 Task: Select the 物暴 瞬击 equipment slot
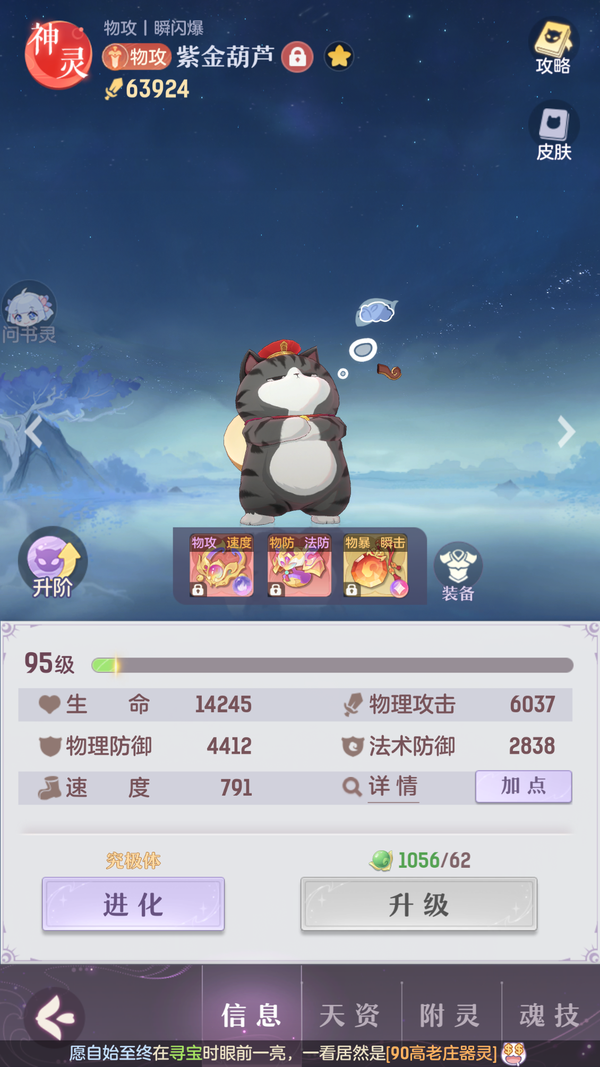(376, 567)
